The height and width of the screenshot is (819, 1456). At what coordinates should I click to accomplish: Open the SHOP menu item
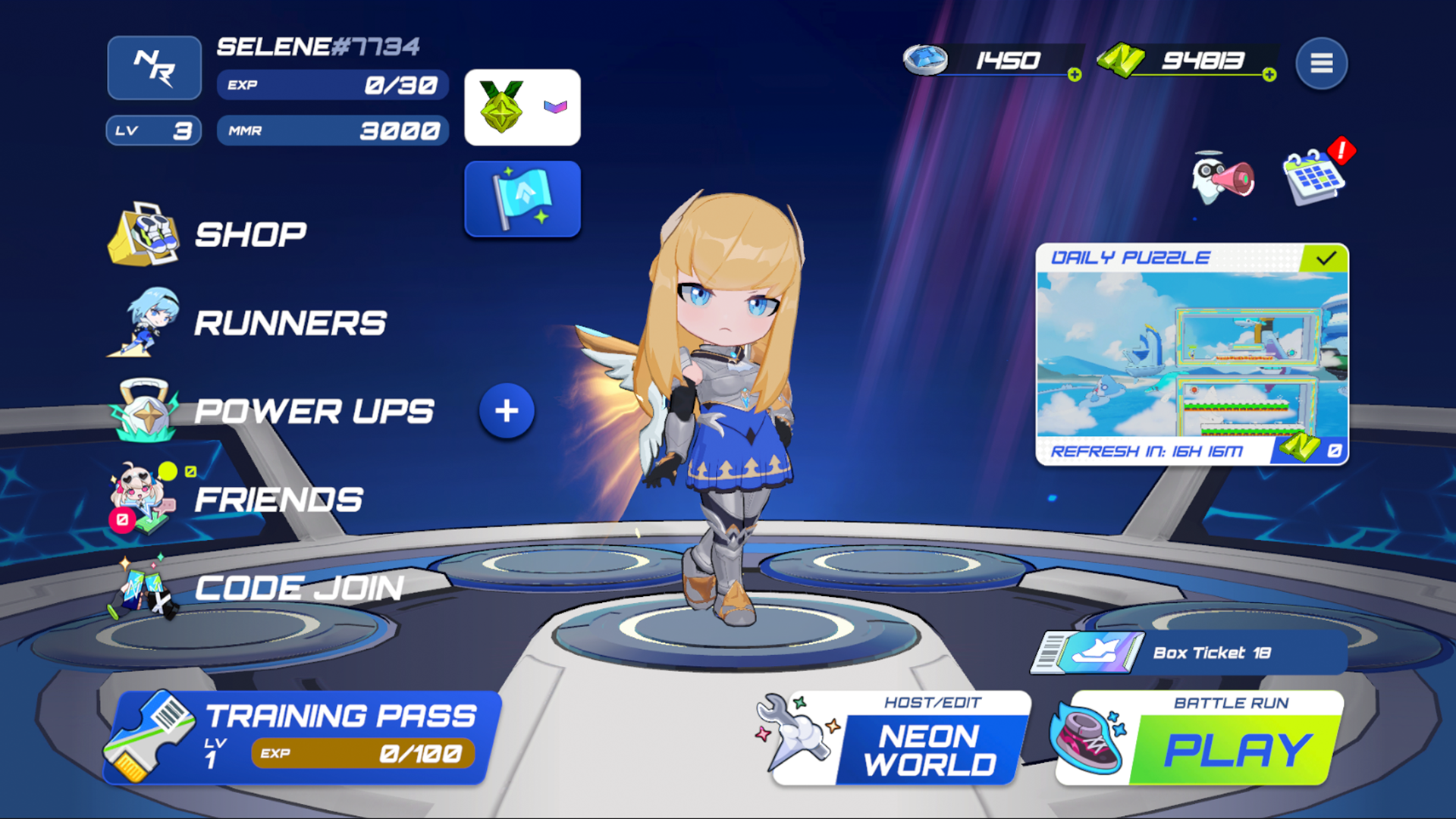(x=250, y=234)
